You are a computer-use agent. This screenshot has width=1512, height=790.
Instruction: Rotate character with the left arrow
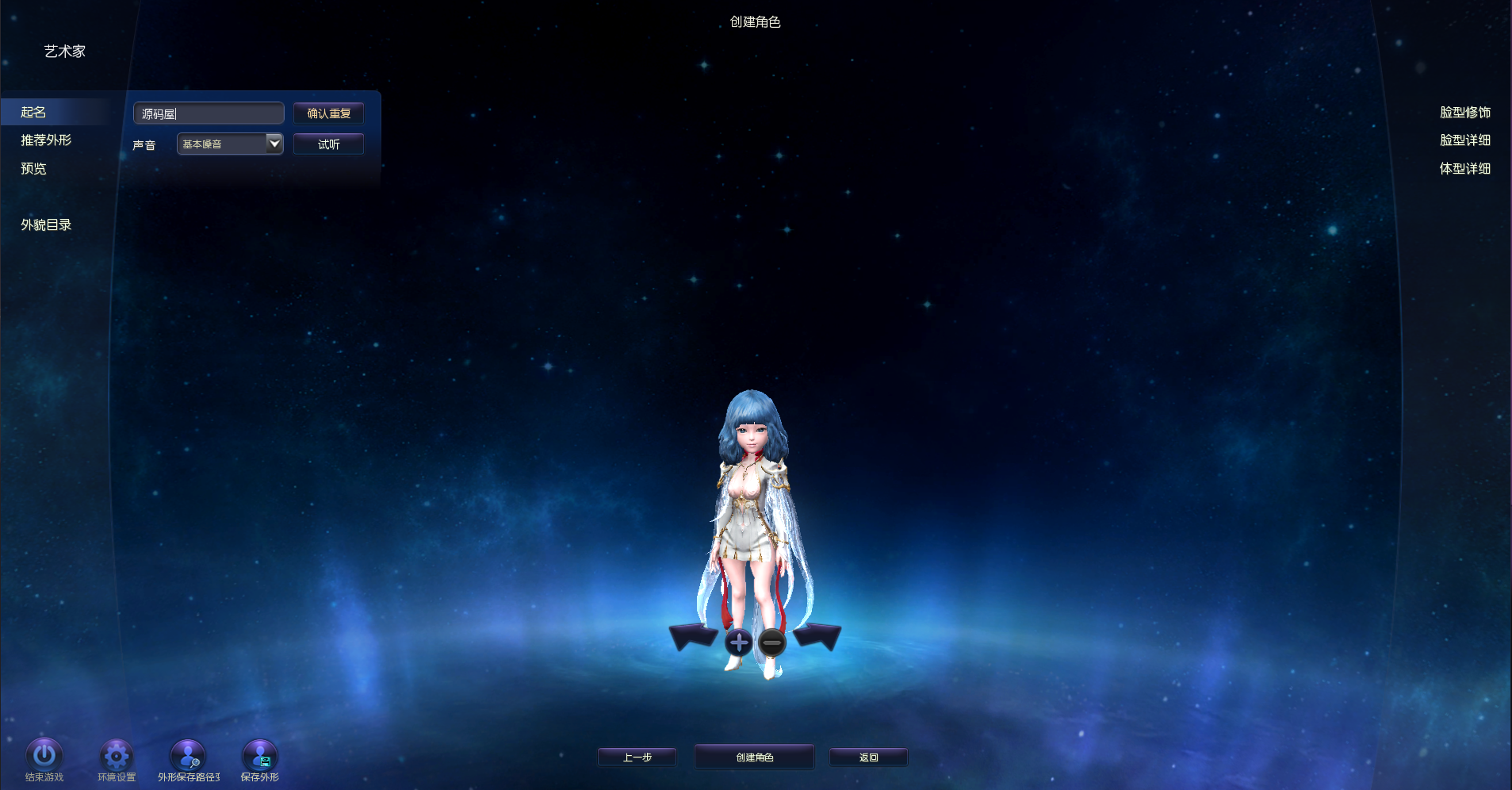click(x=693, y=636)
